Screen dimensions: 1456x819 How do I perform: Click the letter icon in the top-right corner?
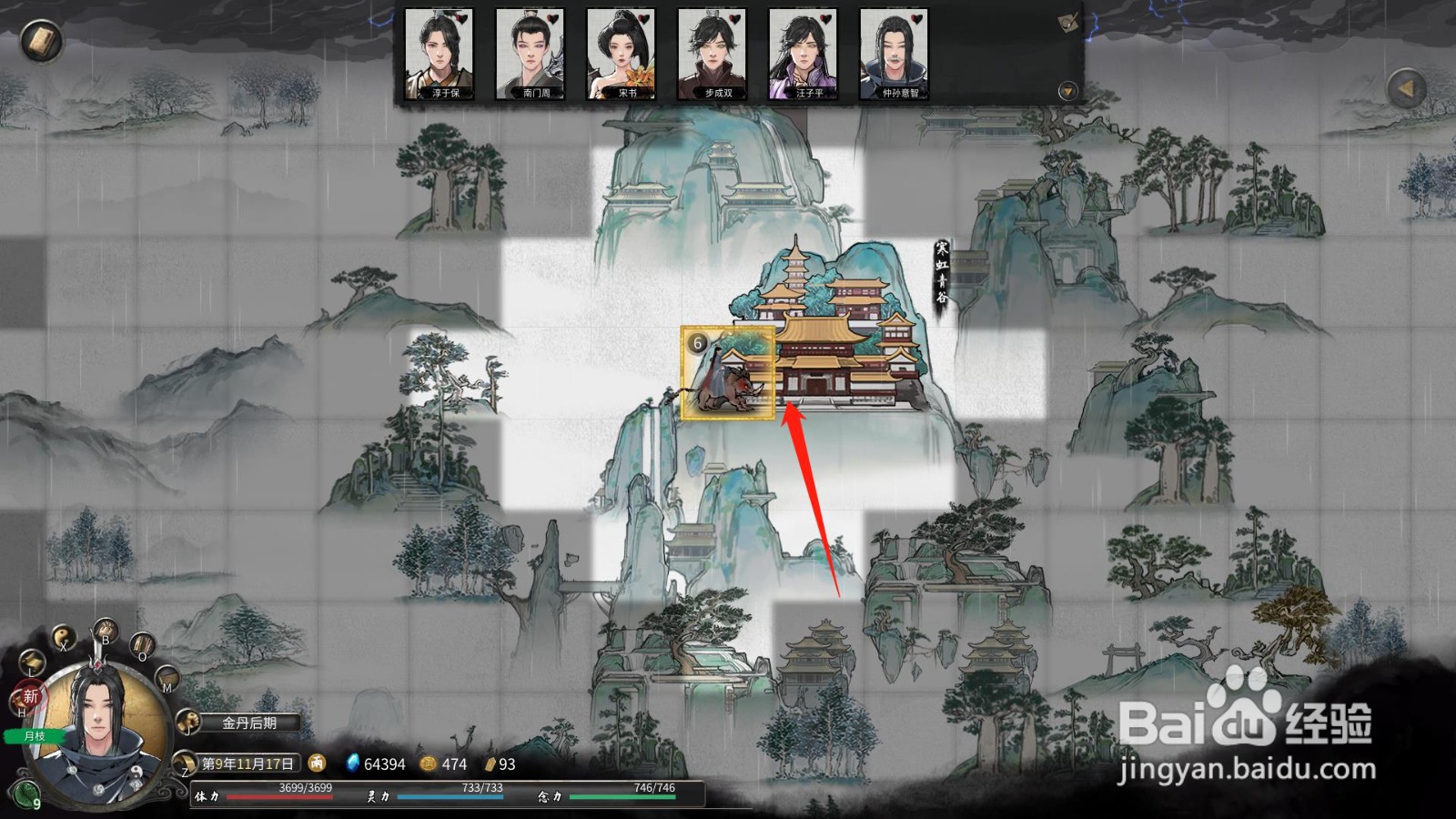(1067, 23)
